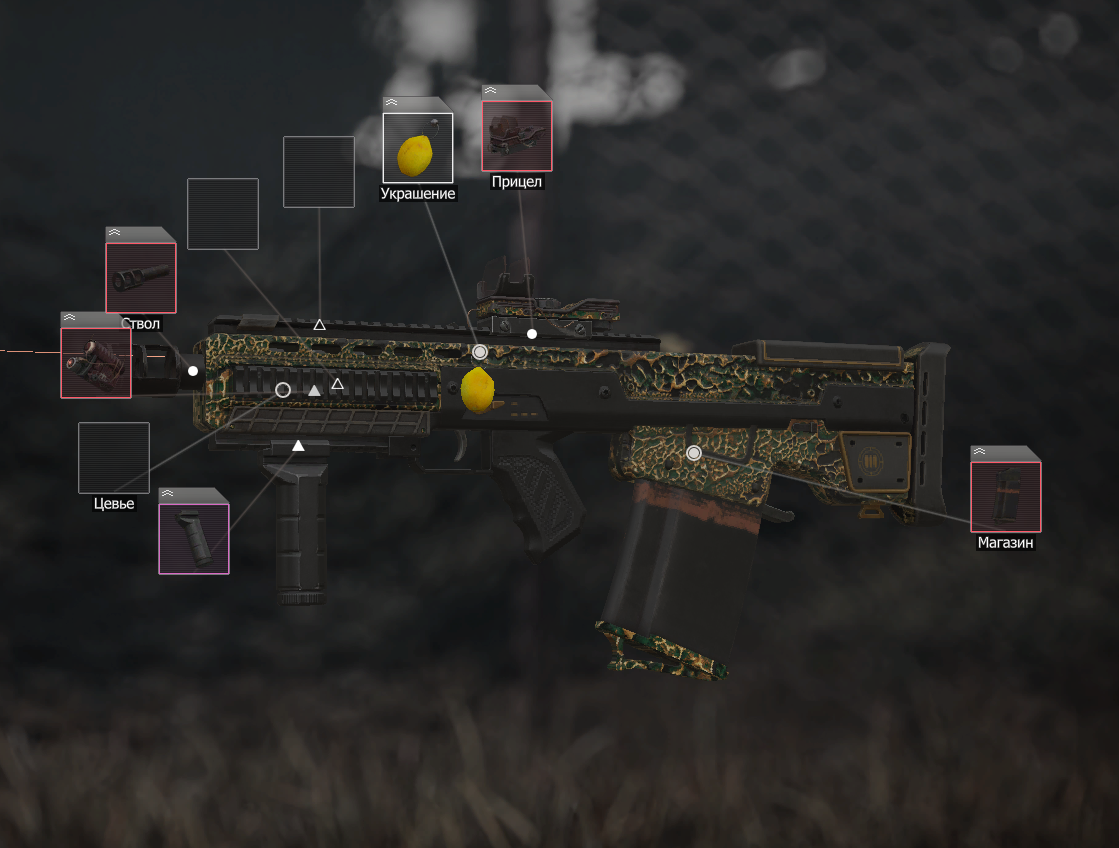
Task: Choose the Ствол muzzle attachment slot
Action: 141,277
